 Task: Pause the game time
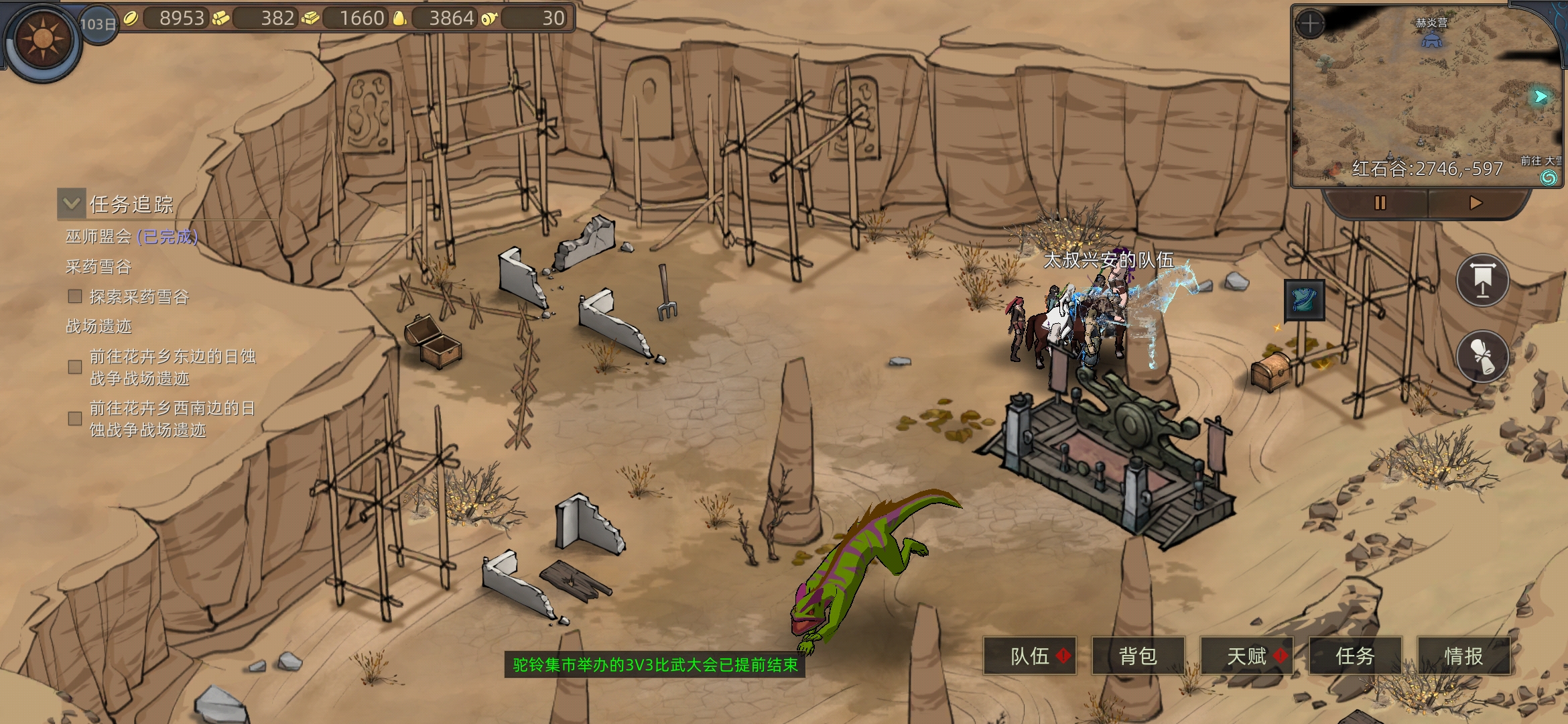[1380, 202]
